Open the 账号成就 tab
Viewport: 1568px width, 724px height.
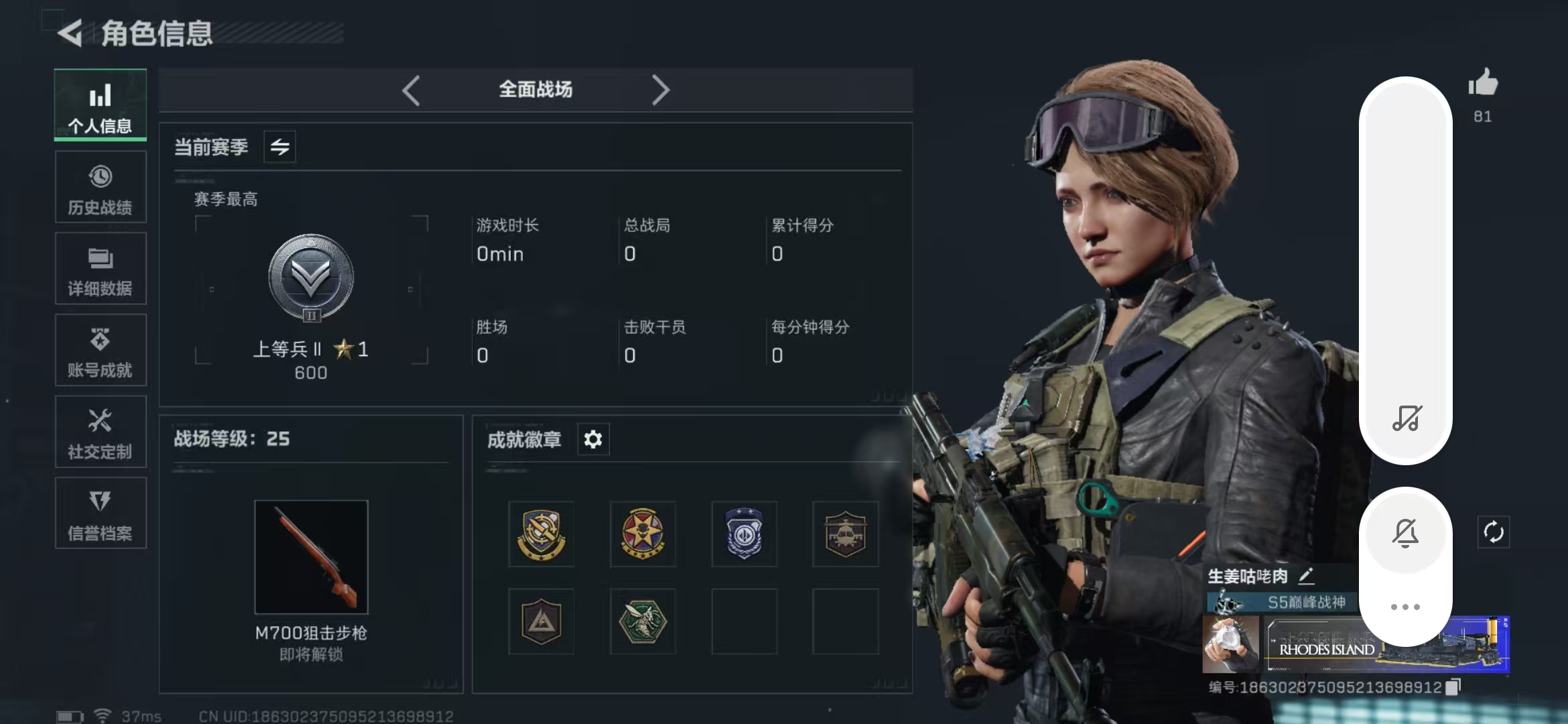[x=101, y=351]
